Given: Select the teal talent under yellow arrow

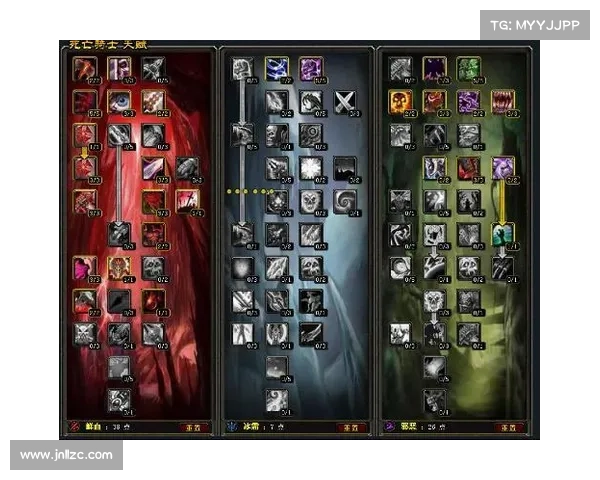Looking at the screenshot, I should tap(503, 234).
